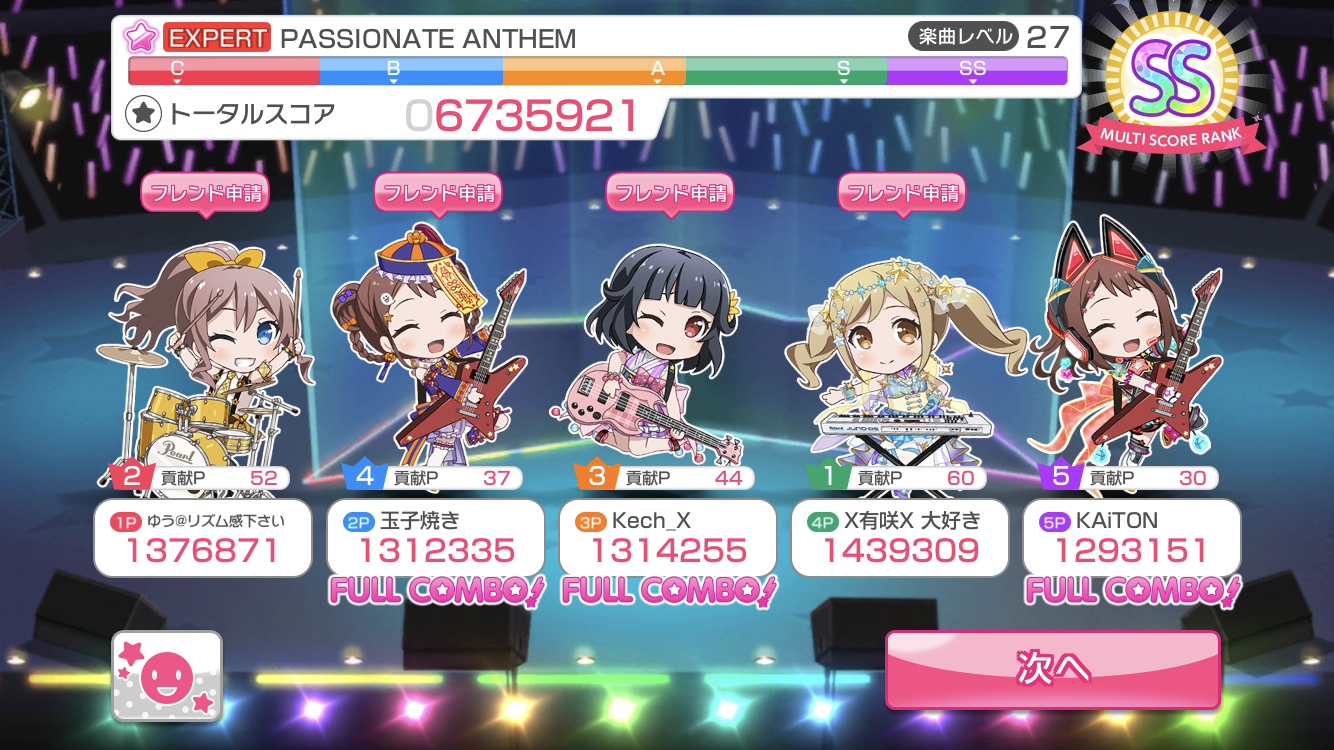The width and height of the screenshot is (1334, 750).
Task: Send friend request to X有咲X 大好き
Action: (901, 193)
